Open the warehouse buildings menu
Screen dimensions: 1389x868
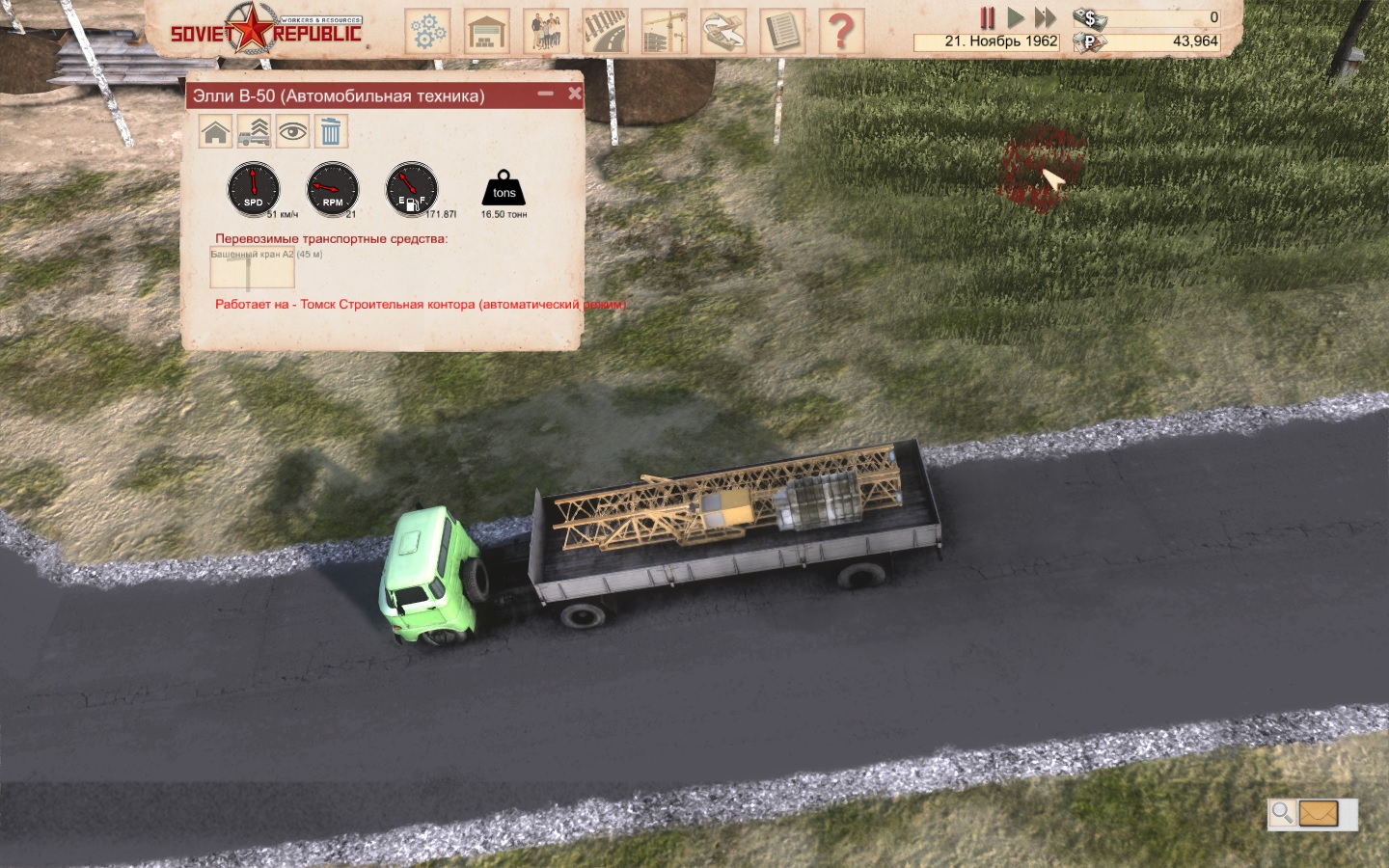[x=487, y=31]
